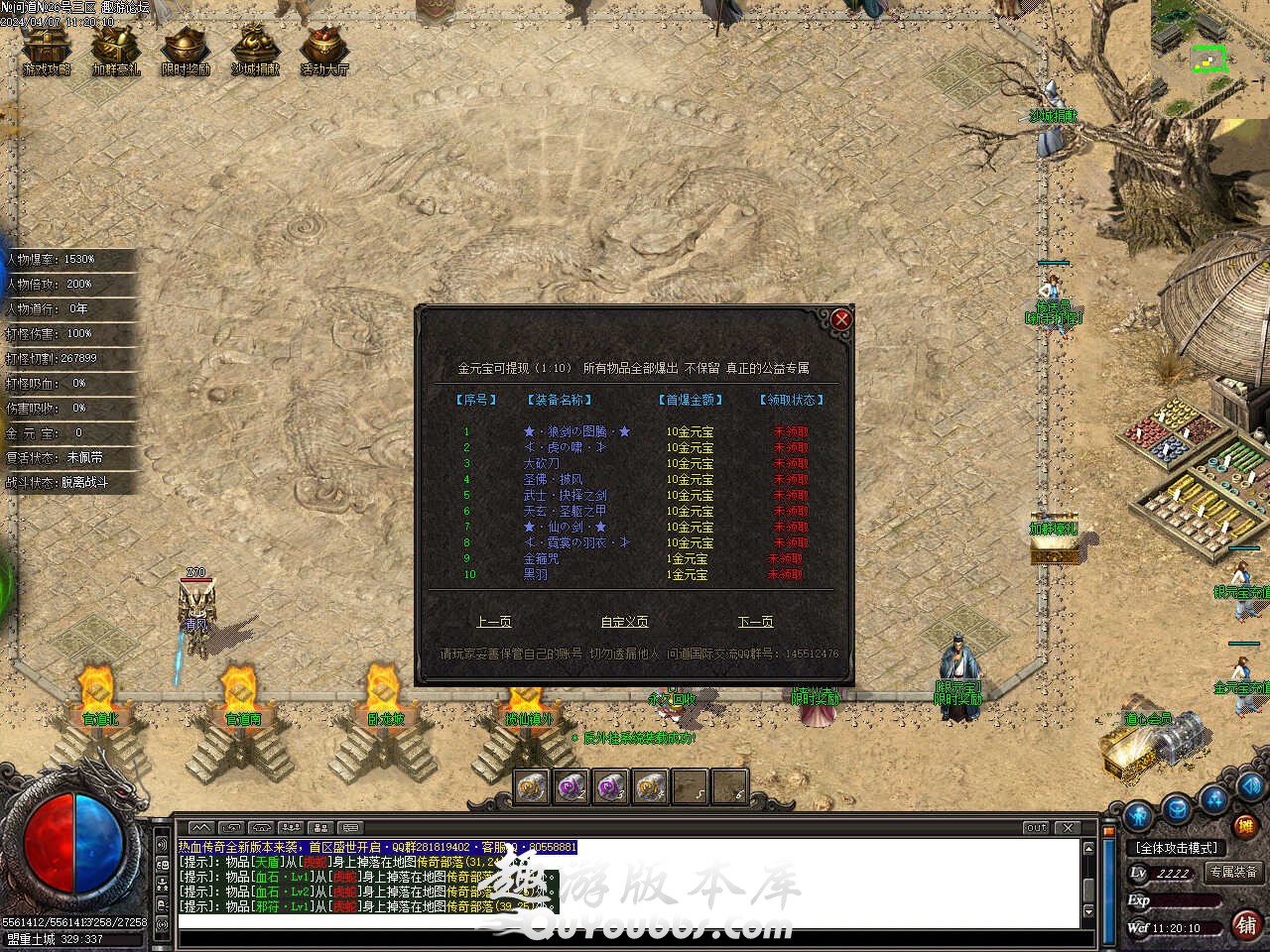The height and width of the screenshot is (952, 1270).
Task: Select the 大砍刀 row in the list
Action: (541, 463)
